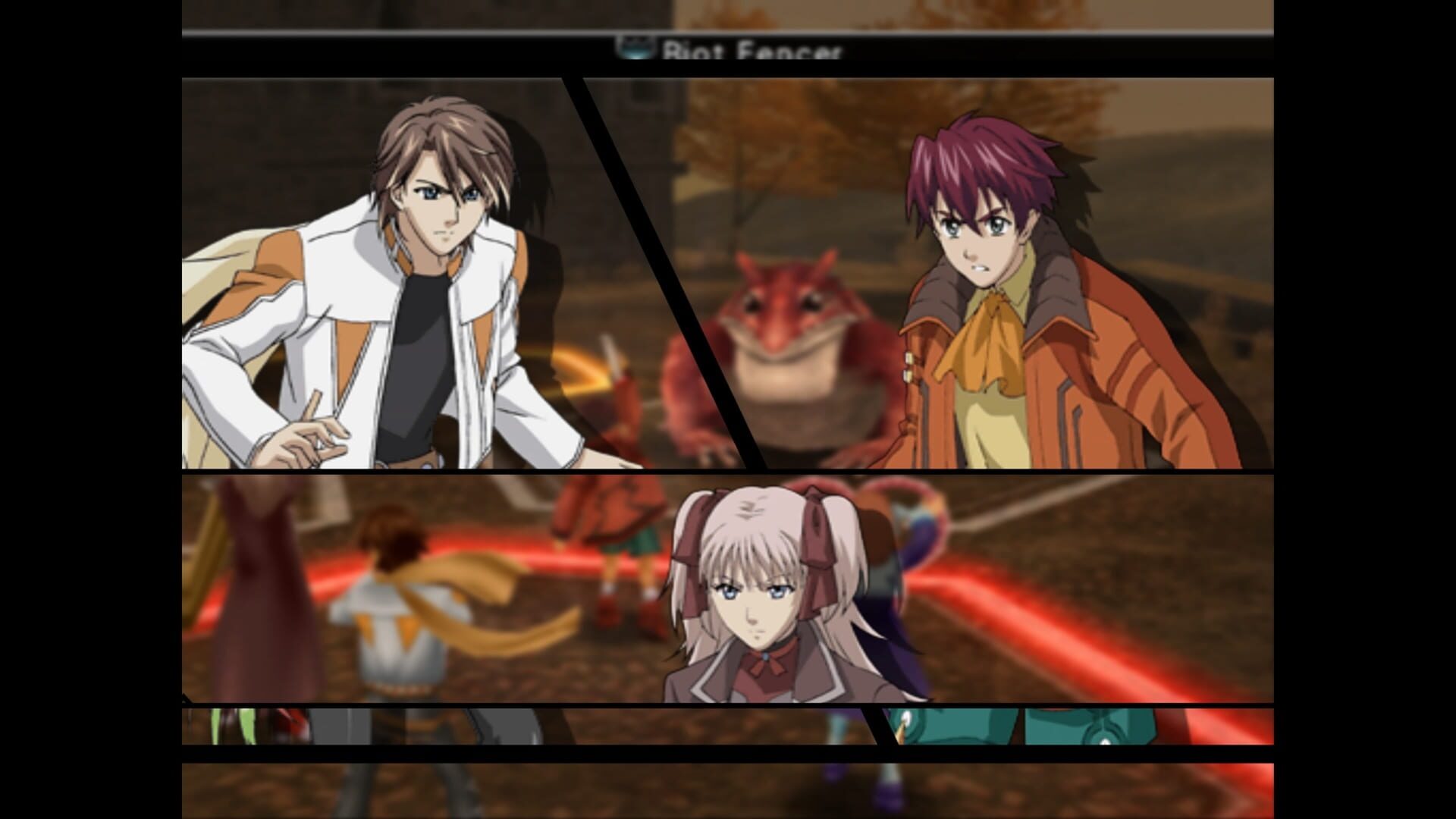Click the blue emblem icon beside Riot Fencer

[635, 48]
